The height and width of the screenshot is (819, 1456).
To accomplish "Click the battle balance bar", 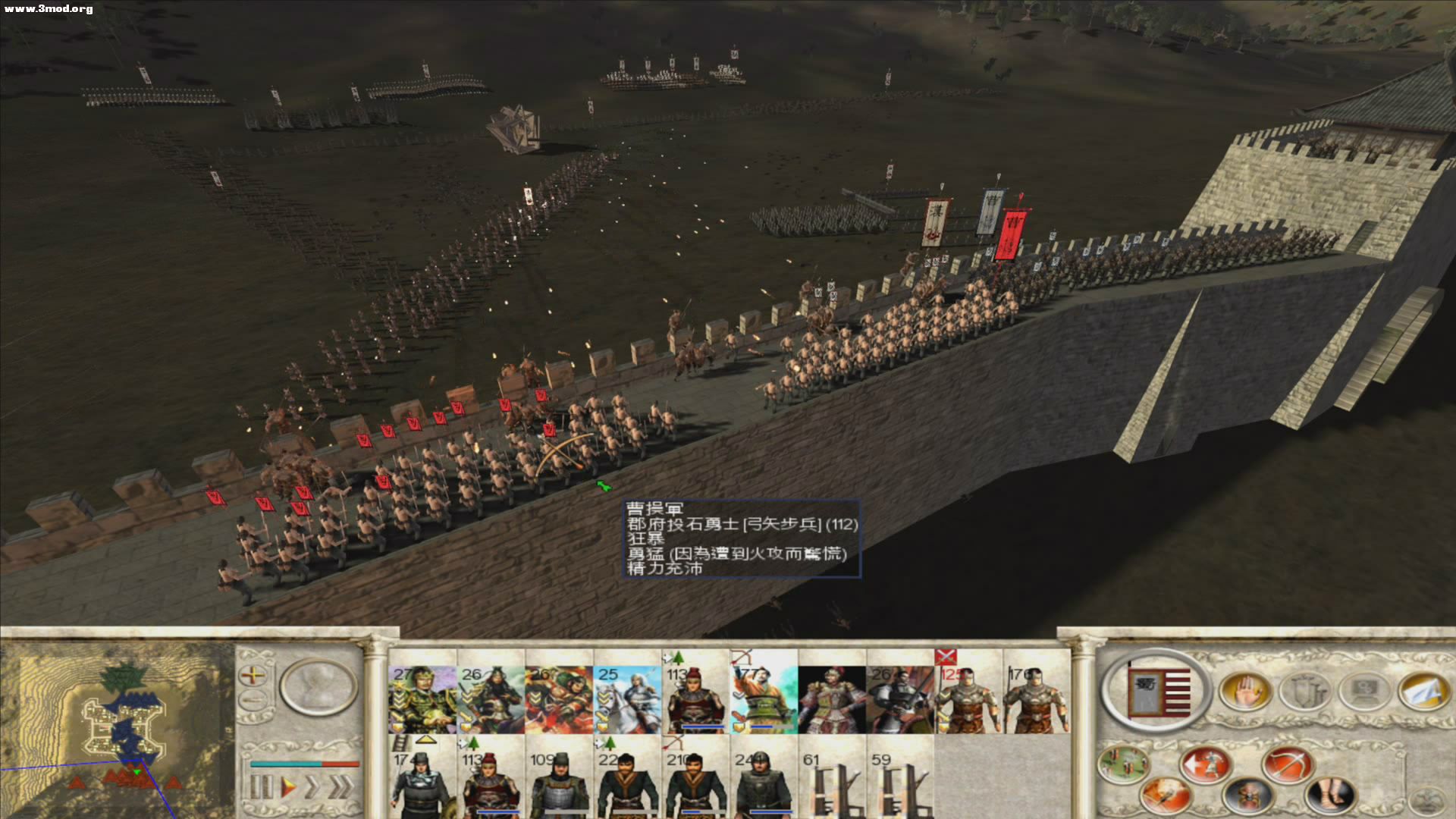I will click(305, 764).
